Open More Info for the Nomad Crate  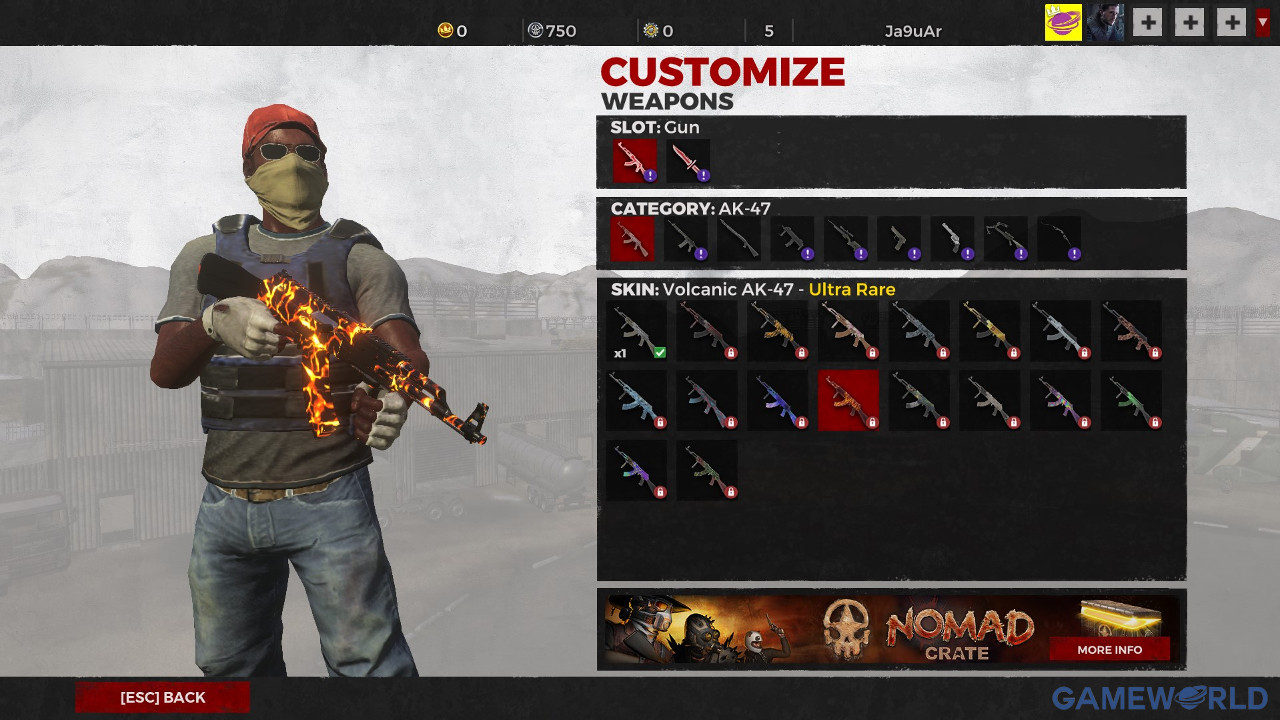tap(1109, 649)
